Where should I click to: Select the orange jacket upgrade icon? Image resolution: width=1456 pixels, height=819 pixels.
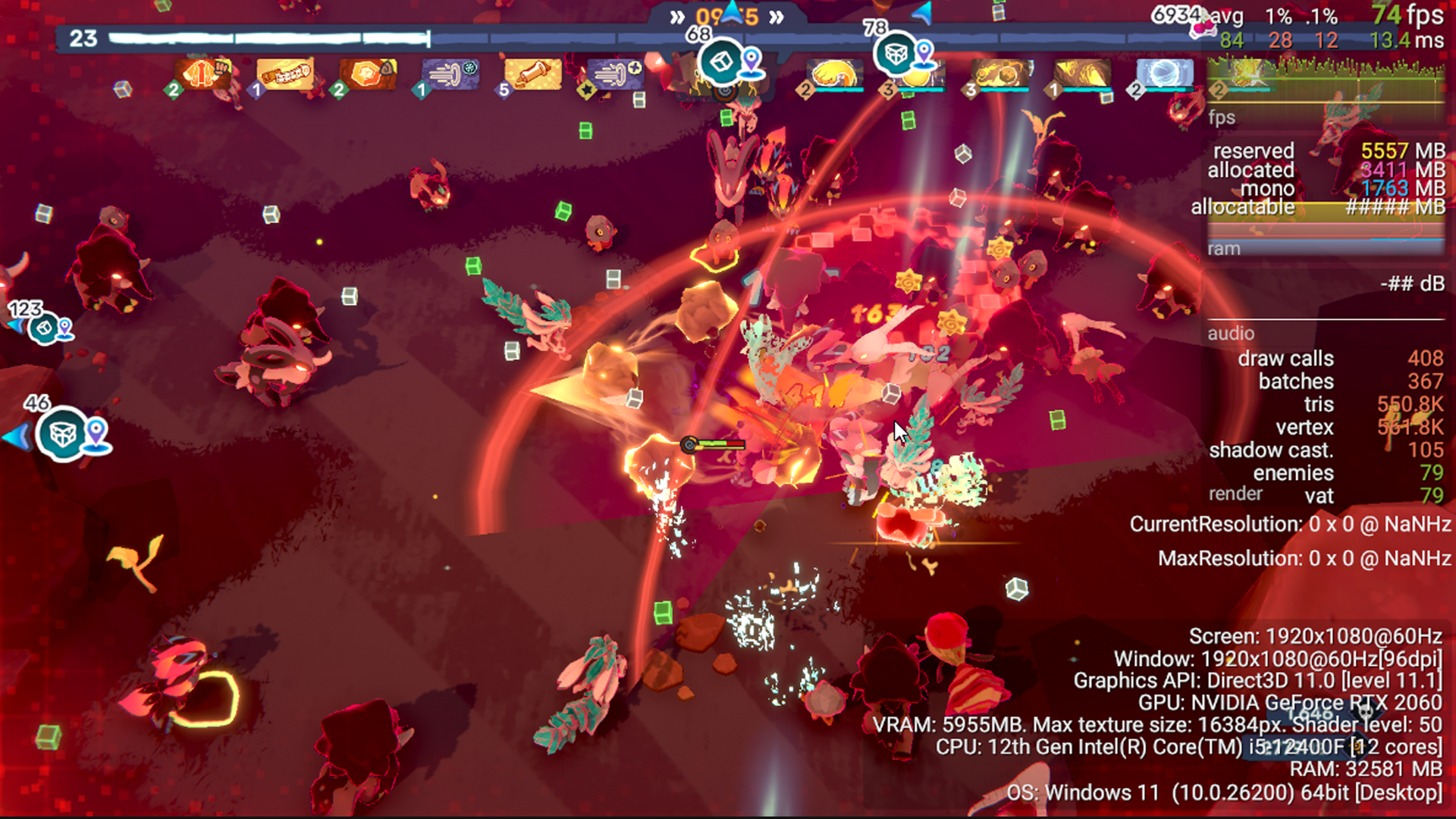(202, 74)
